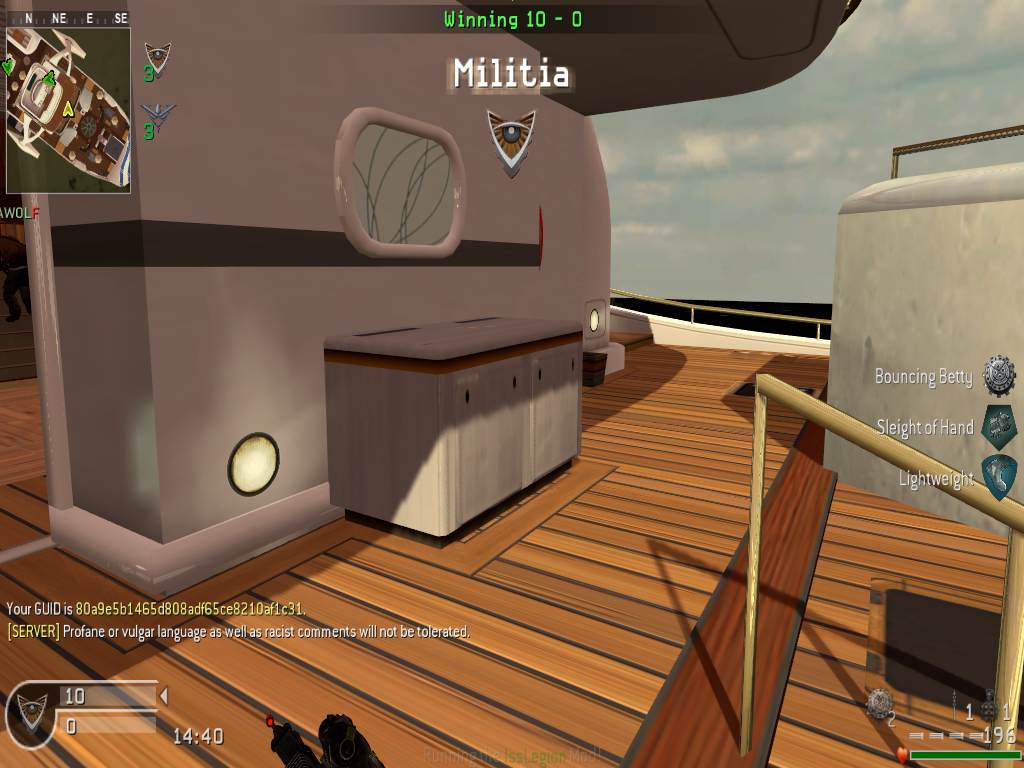
Task: Select the Bouncing Betty perk icon
Action: pyautogui.click(x=998, y=376)
